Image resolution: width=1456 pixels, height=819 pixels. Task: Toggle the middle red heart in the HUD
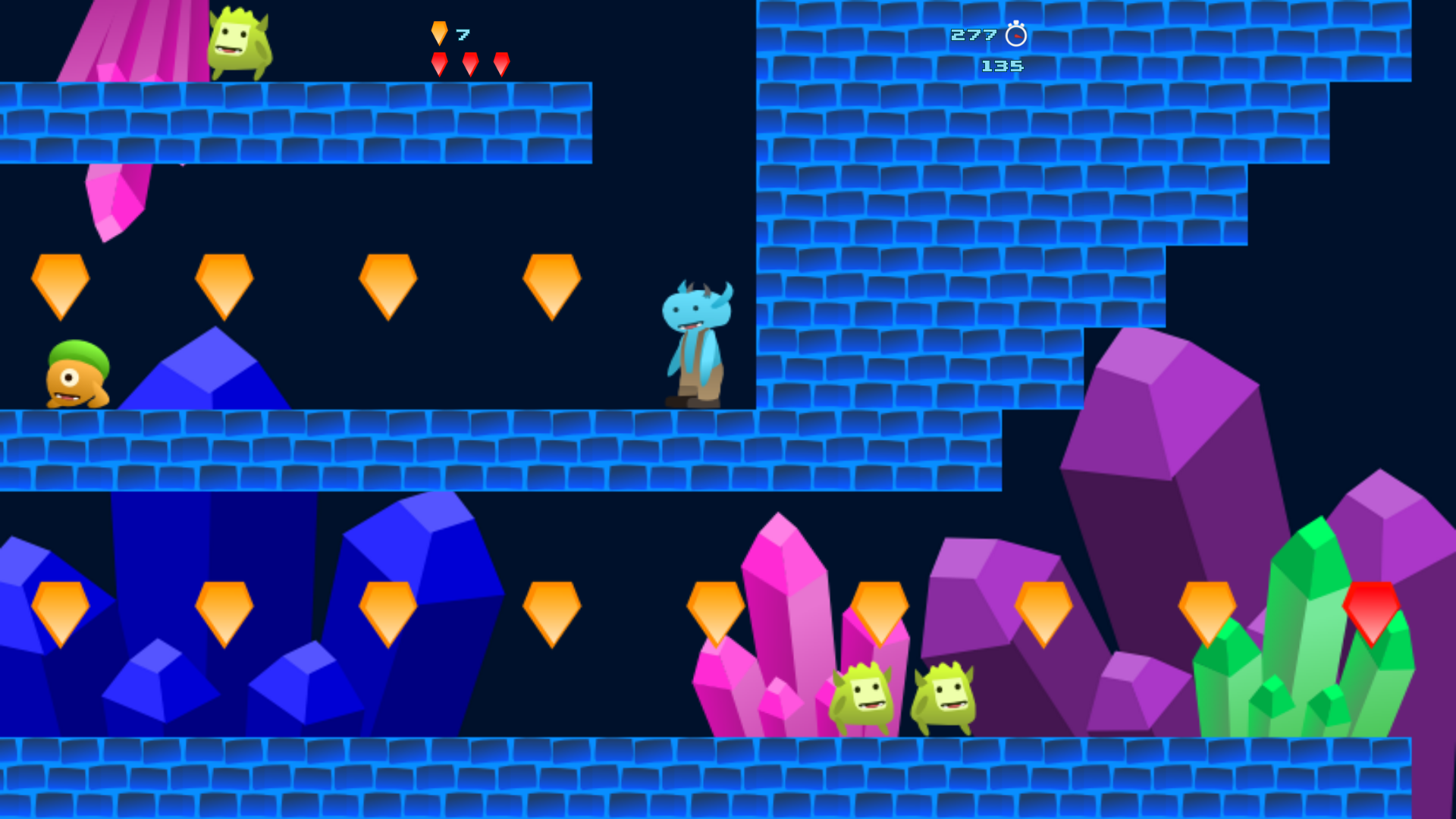click(471, 63)
